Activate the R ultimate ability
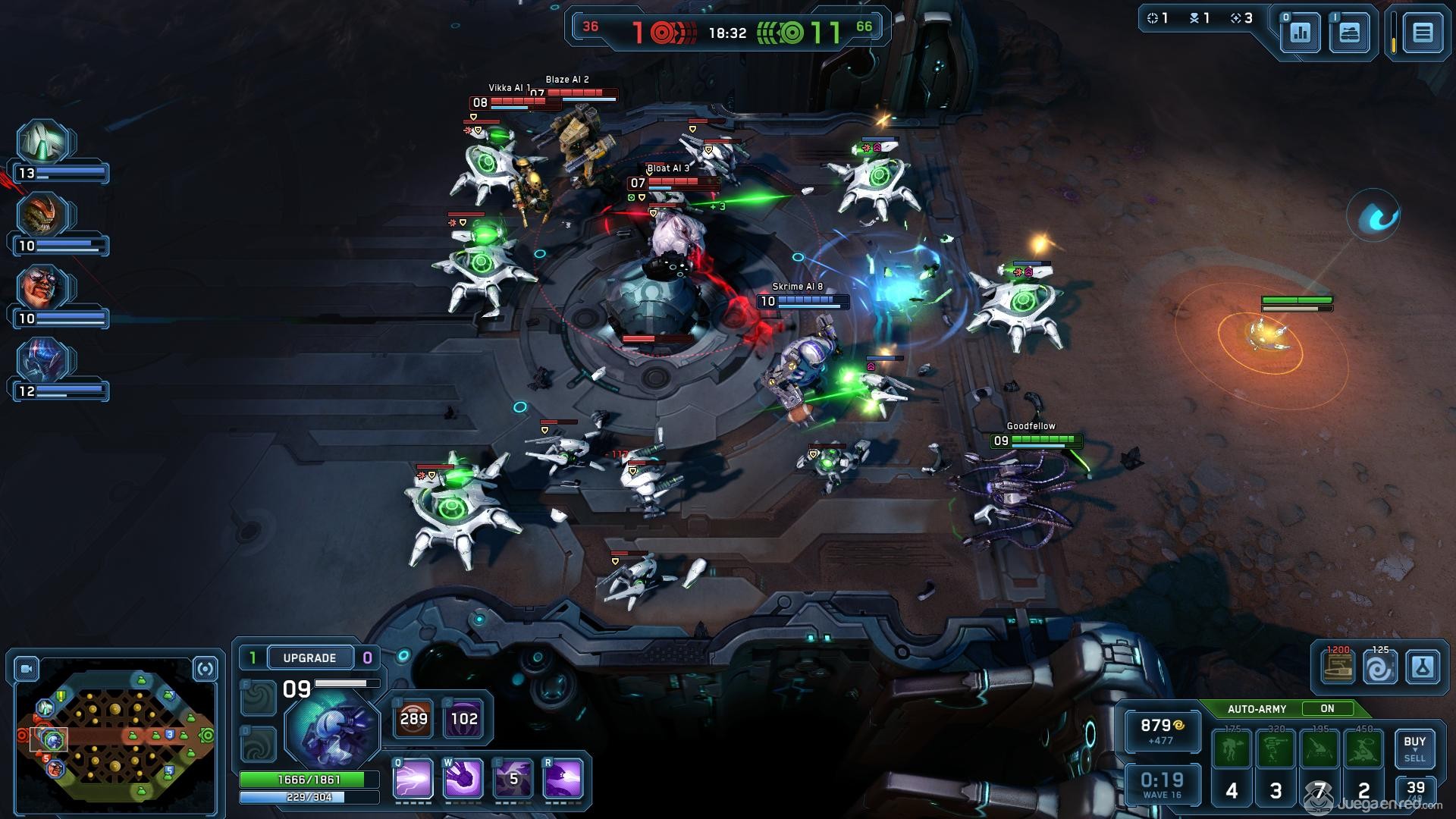This screenshot has height=819, width=1456. (x=563, y=778)
